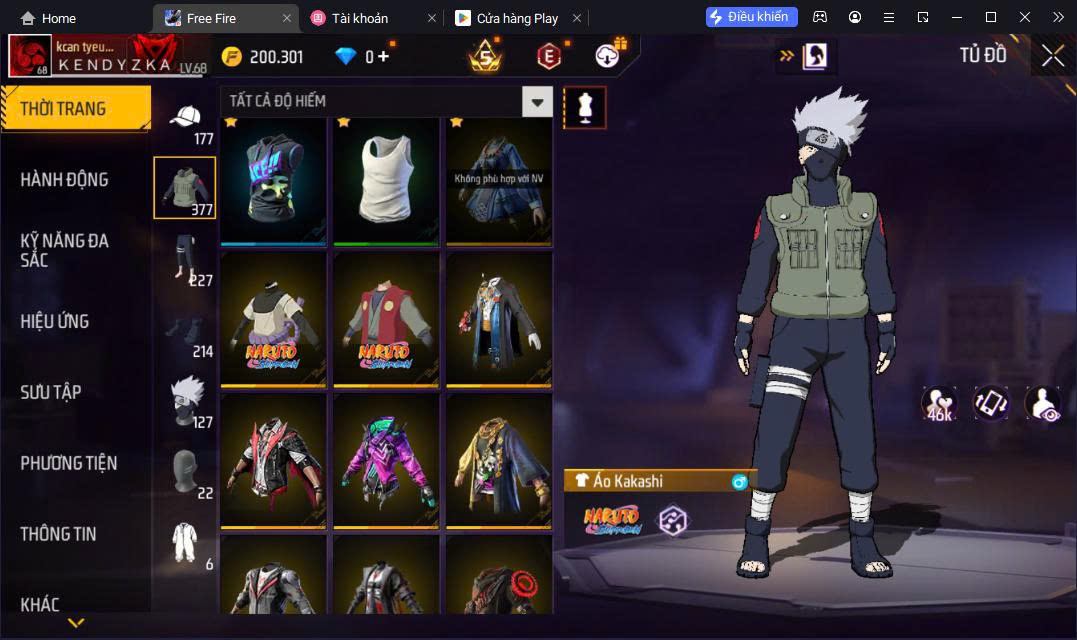Choose the face mask category
The height and width of the screenshot is (640, 1077).
pyautogui.click(x=185, y=470)
